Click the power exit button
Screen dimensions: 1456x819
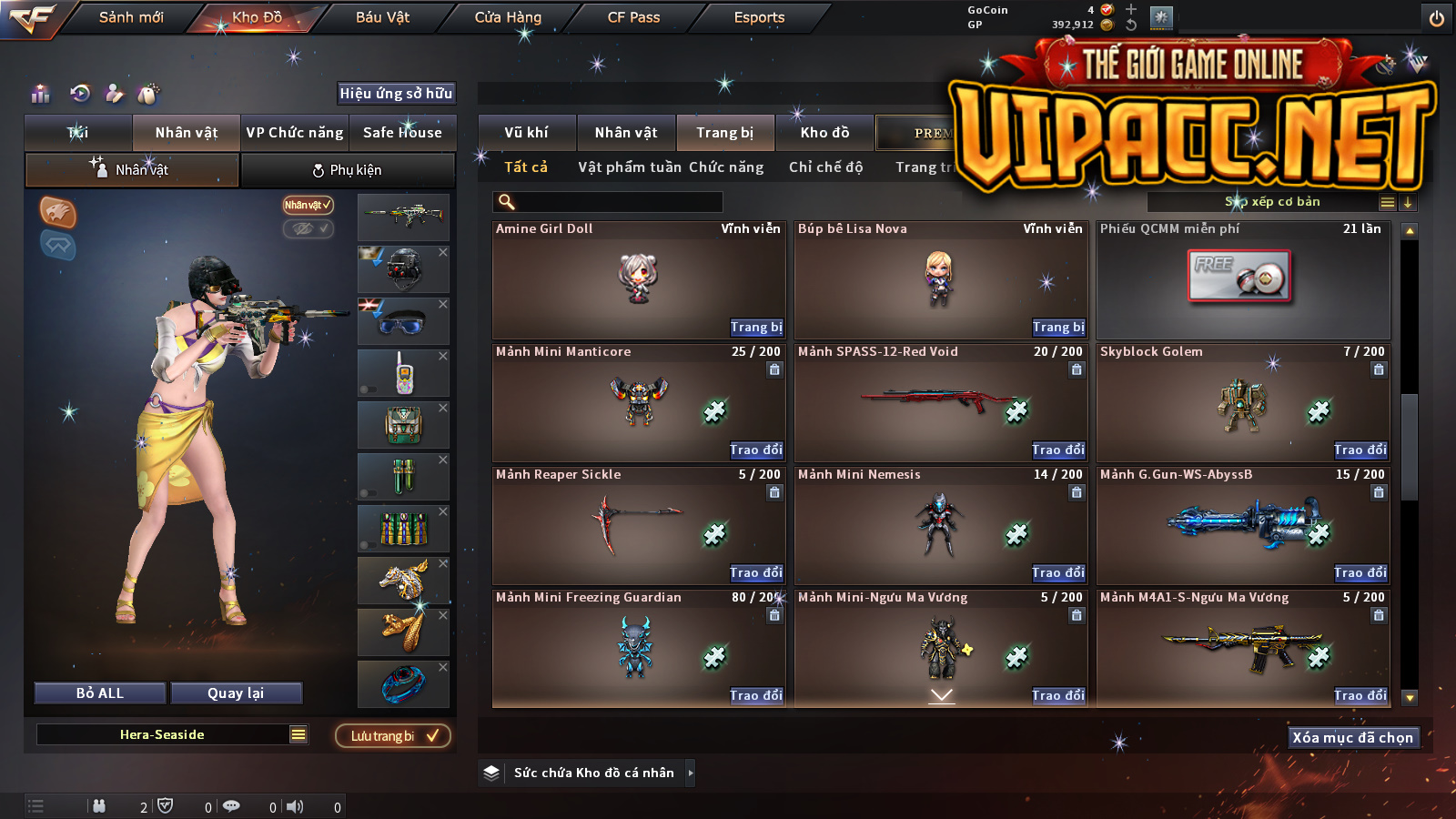1437,18
